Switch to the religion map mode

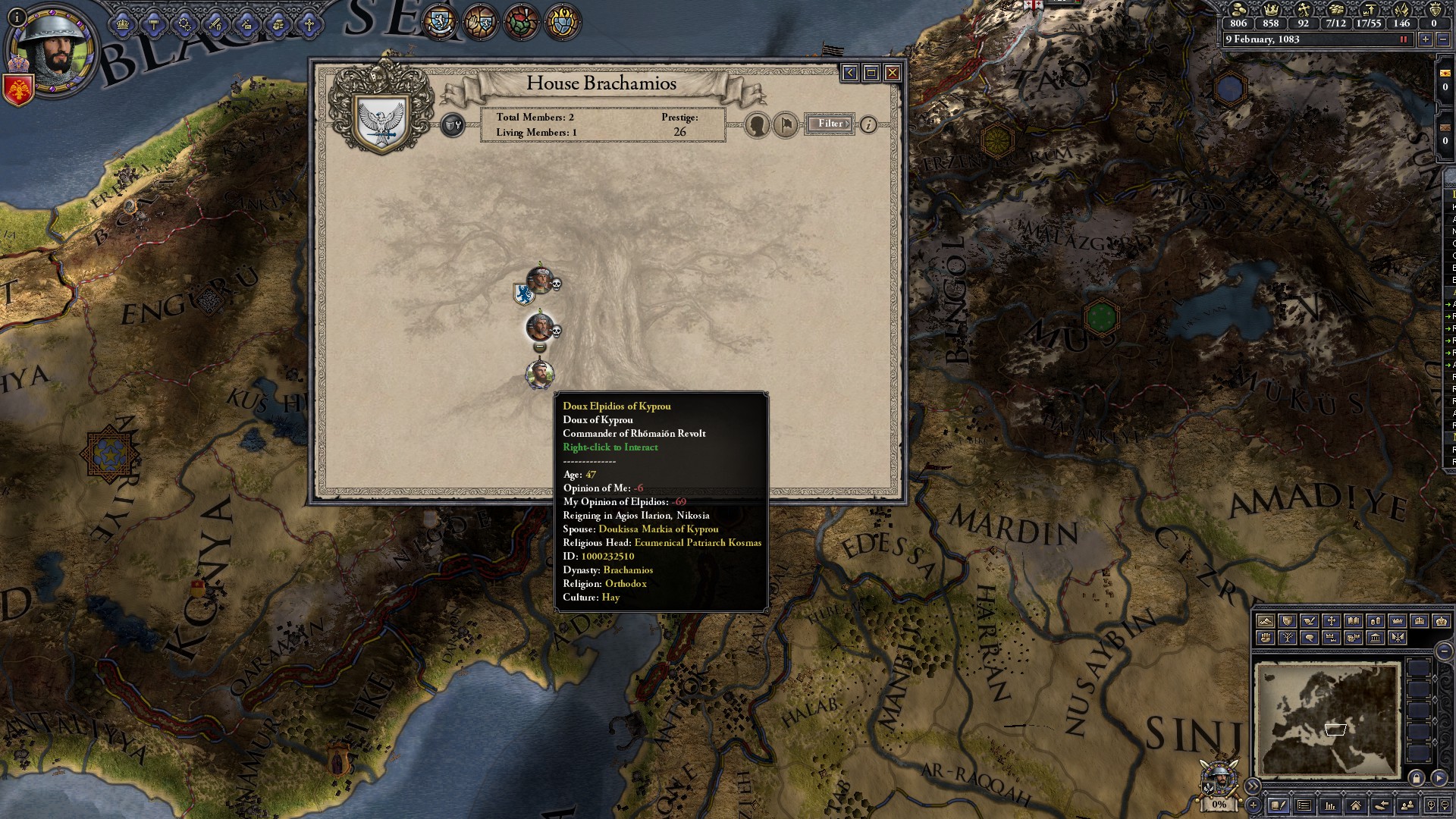[x=1331, y=621]
